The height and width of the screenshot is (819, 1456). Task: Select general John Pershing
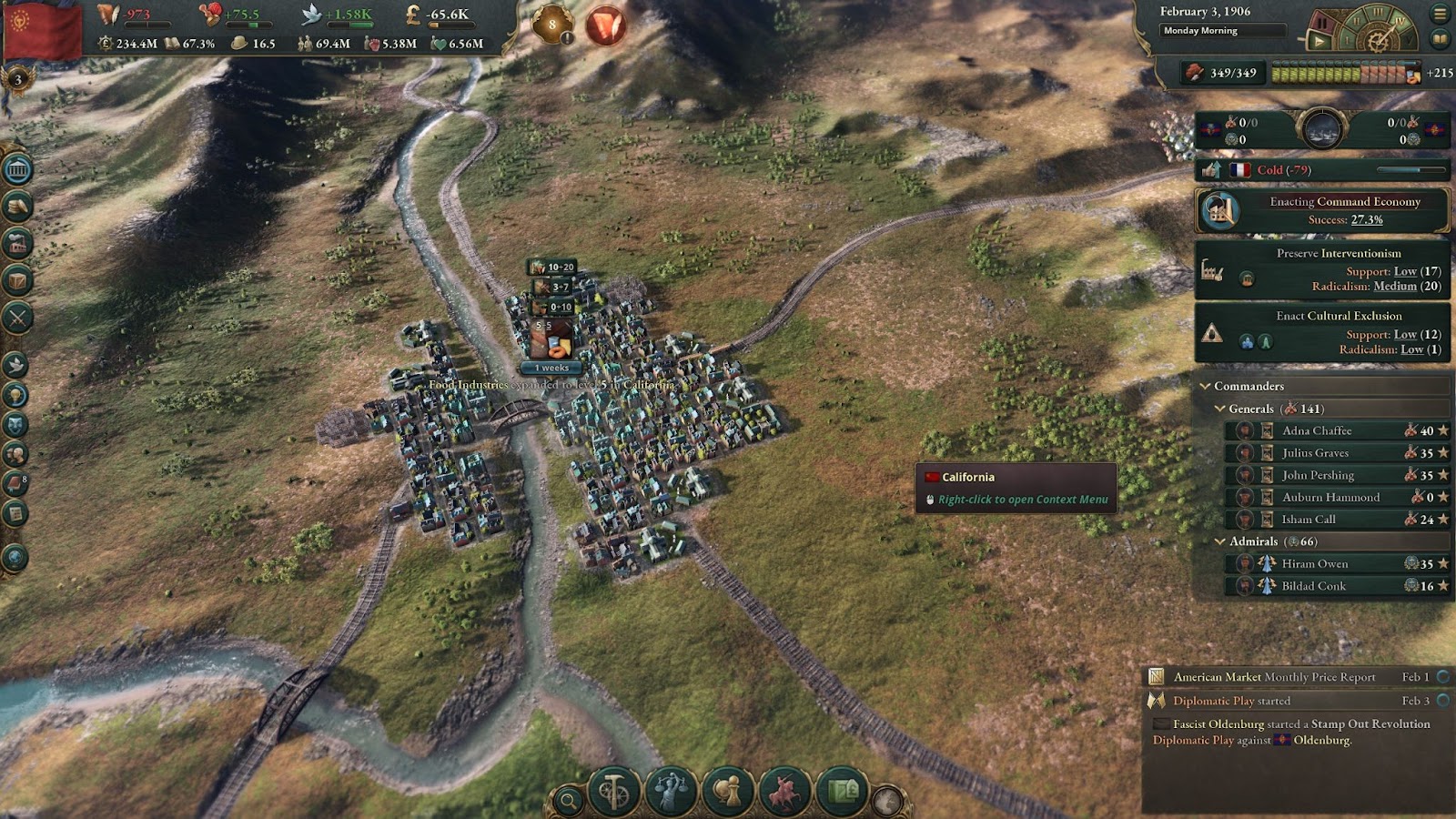[x=1318, y=475]
